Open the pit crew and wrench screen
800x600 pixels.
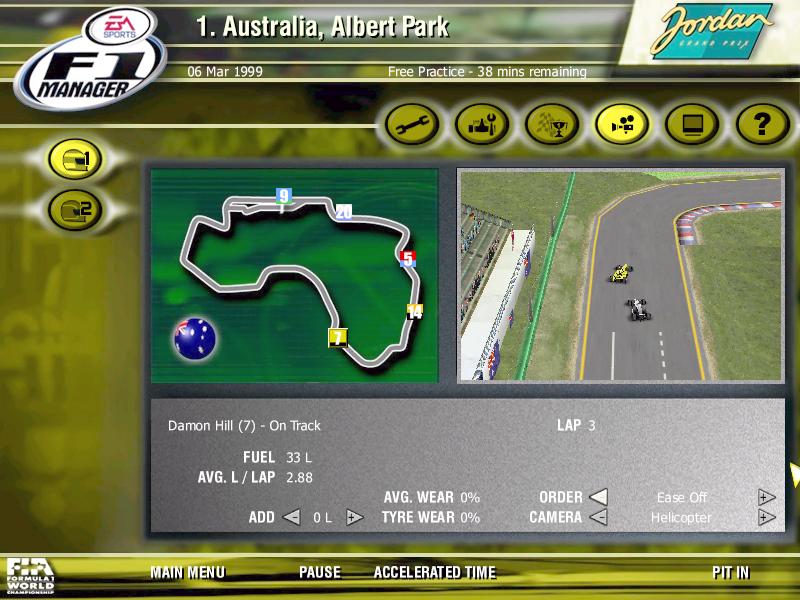coord(482,125)
